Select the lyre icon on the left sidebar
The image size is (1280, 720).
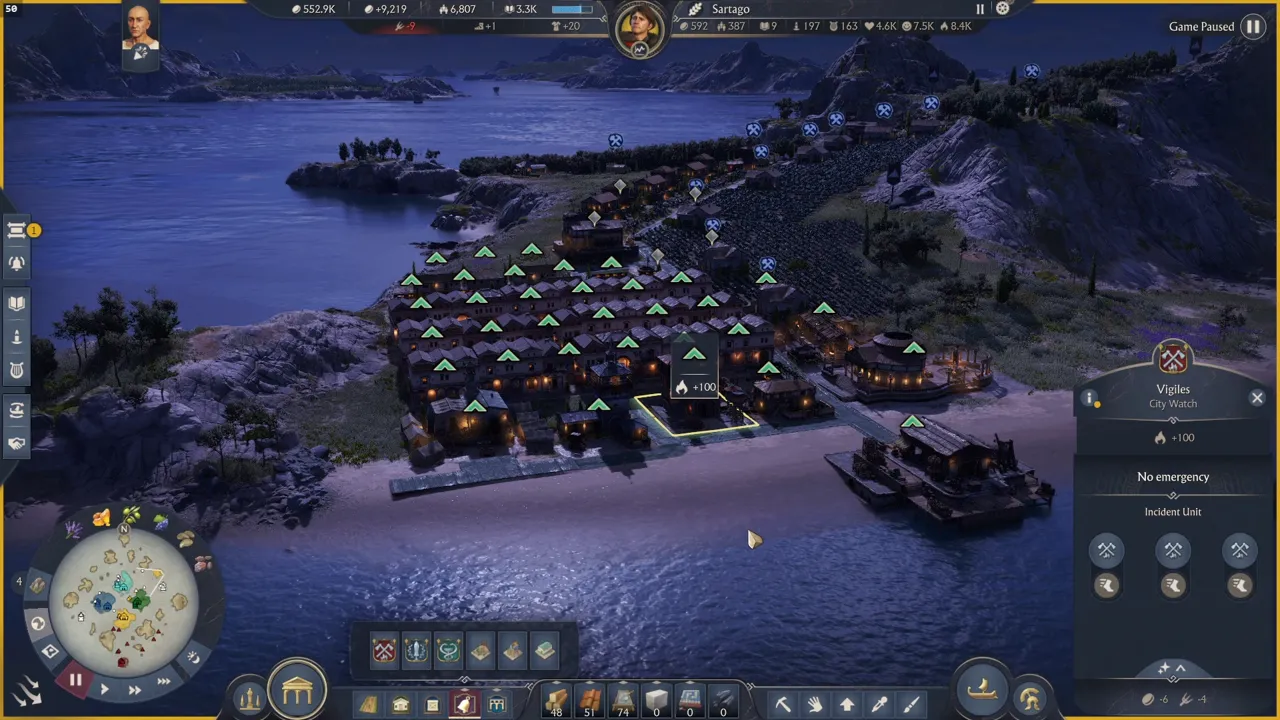click(x=17, y=370)
